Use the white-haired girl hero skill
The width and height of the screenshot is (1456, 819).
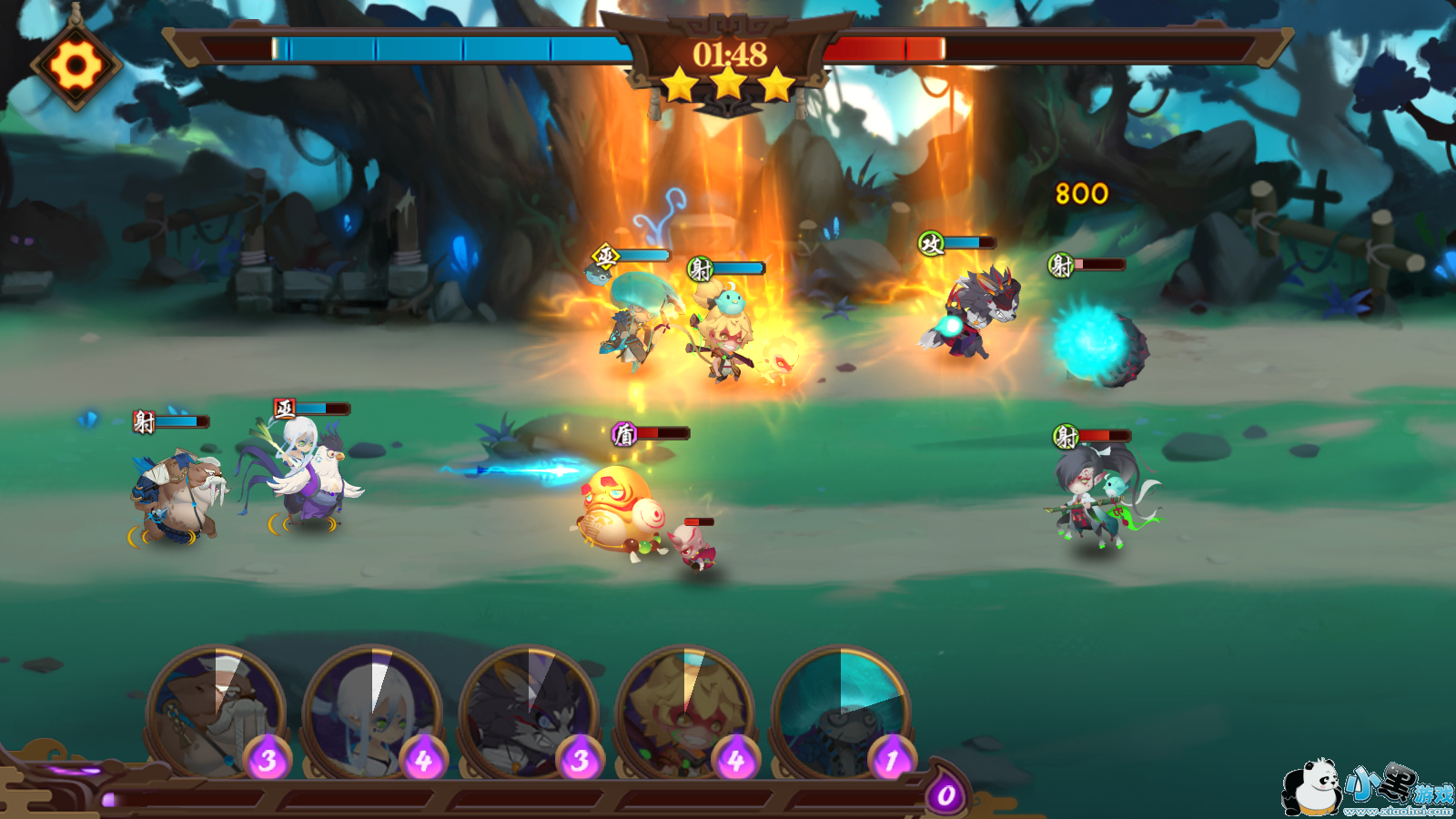[371, 712]
